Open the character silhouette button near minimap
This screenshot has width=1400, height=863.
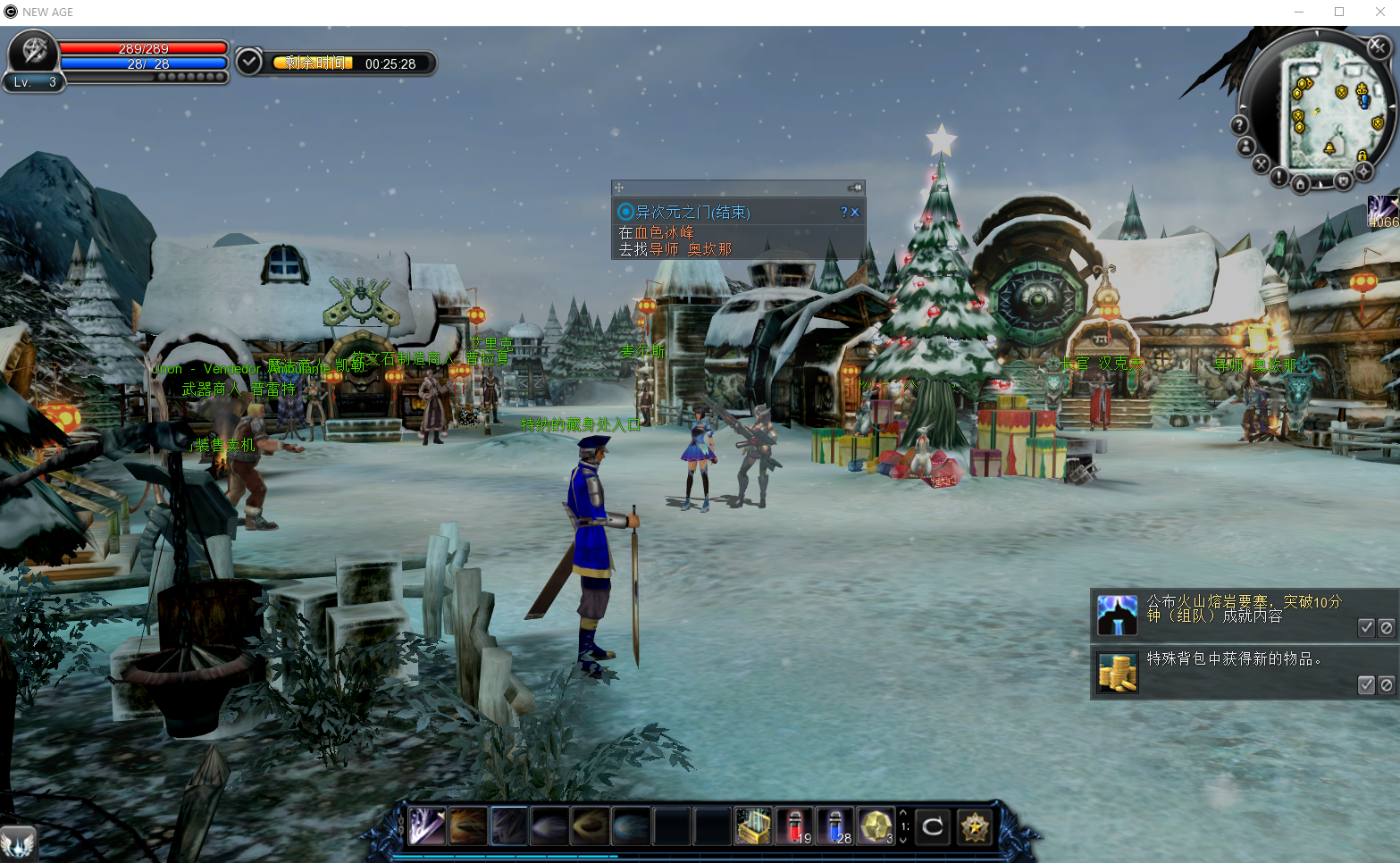click(x=1246, y=146)
